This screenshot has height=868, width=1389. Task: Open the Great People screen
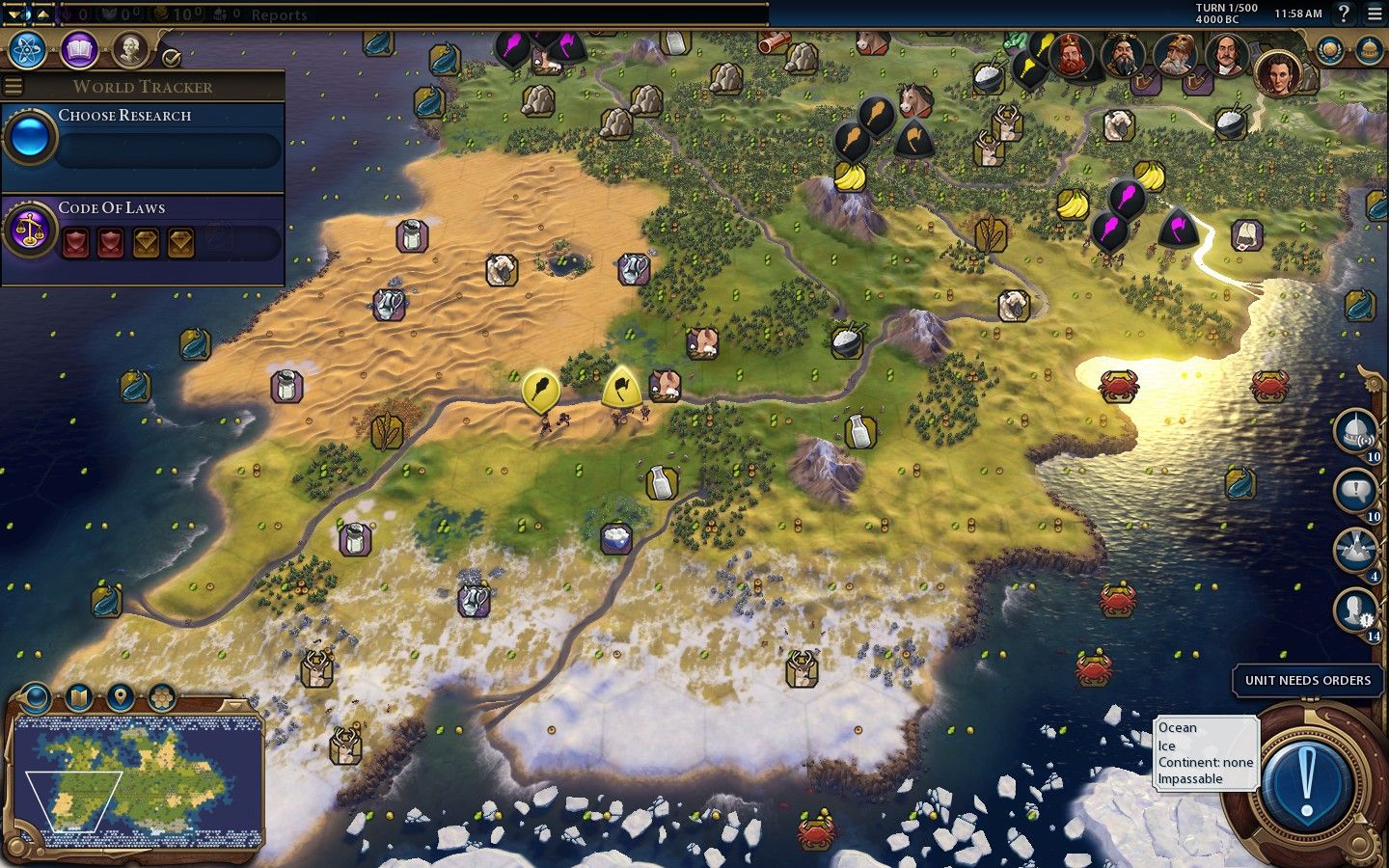pyautogui.click(x=129, y=49)
